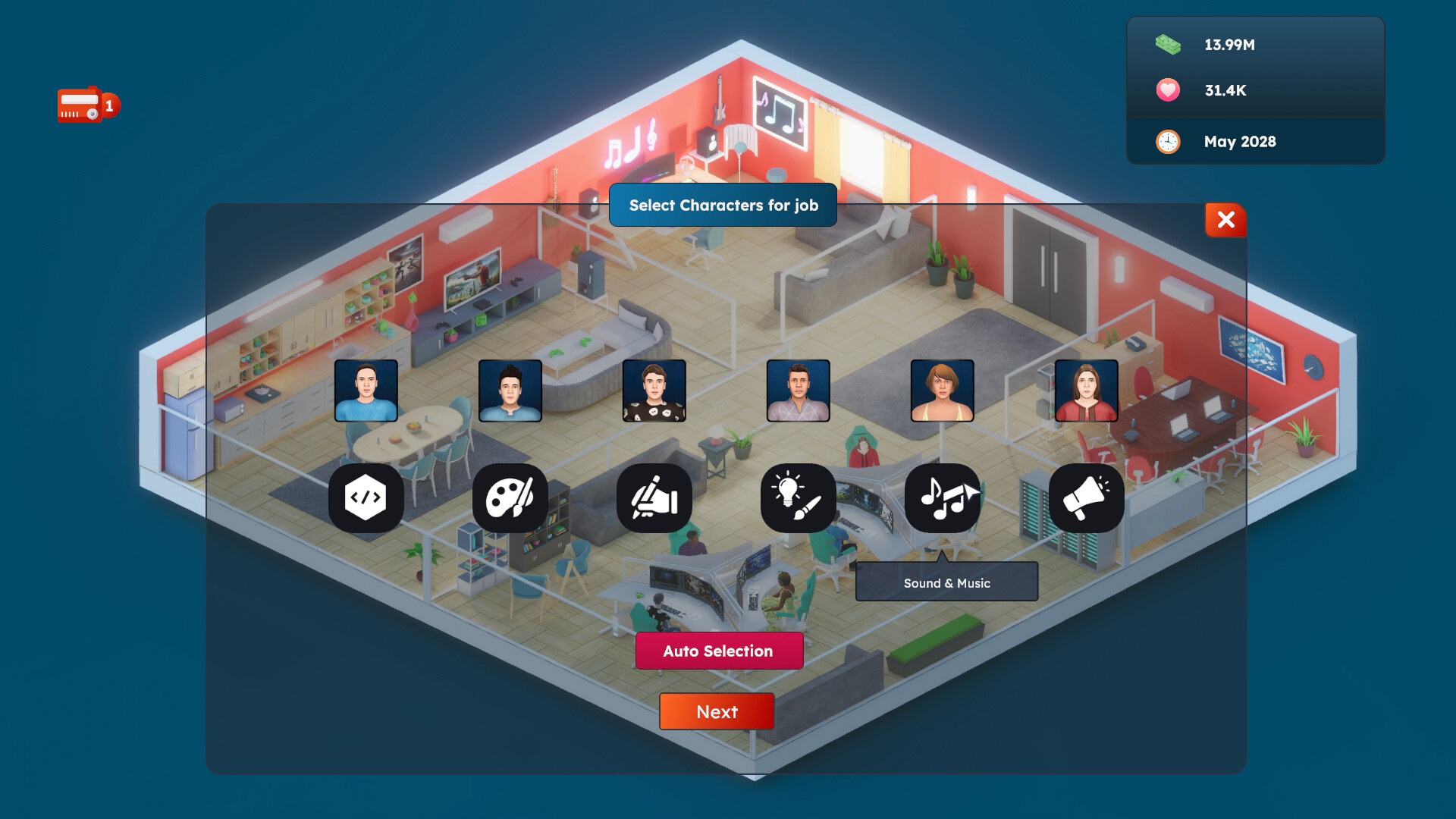
Task: Select the creativity lightbulb-brush icon
Action: [x=797, y=497]
